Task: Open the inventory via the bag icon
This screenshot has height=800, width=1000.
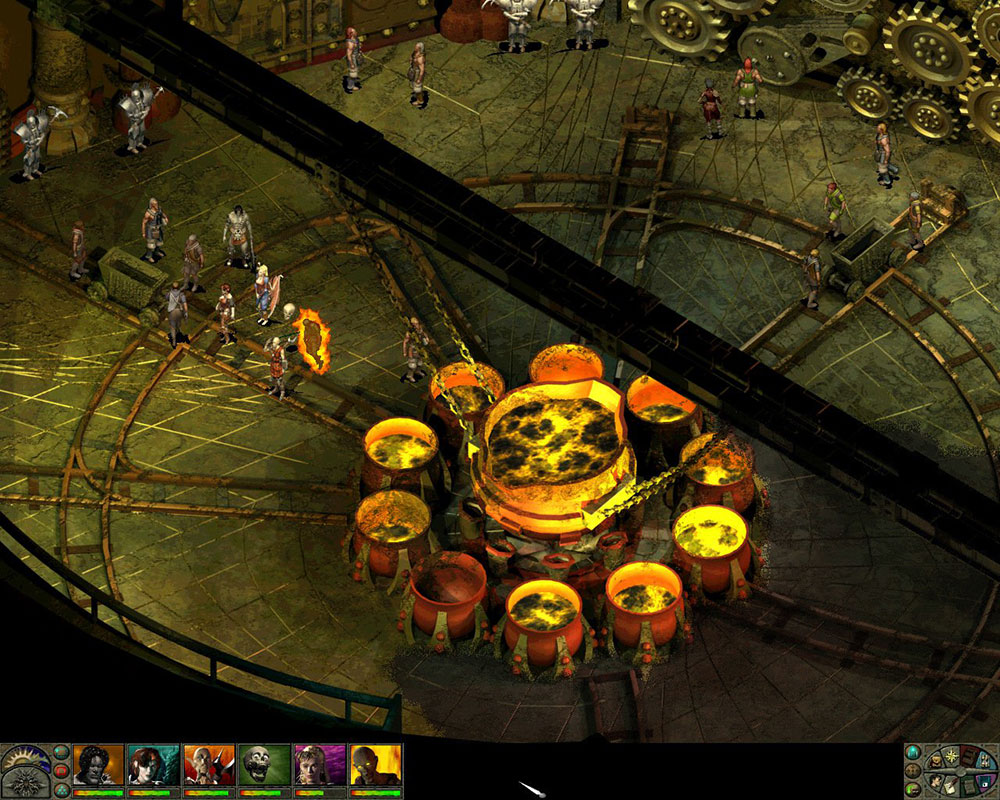Action: click(936, 761)
